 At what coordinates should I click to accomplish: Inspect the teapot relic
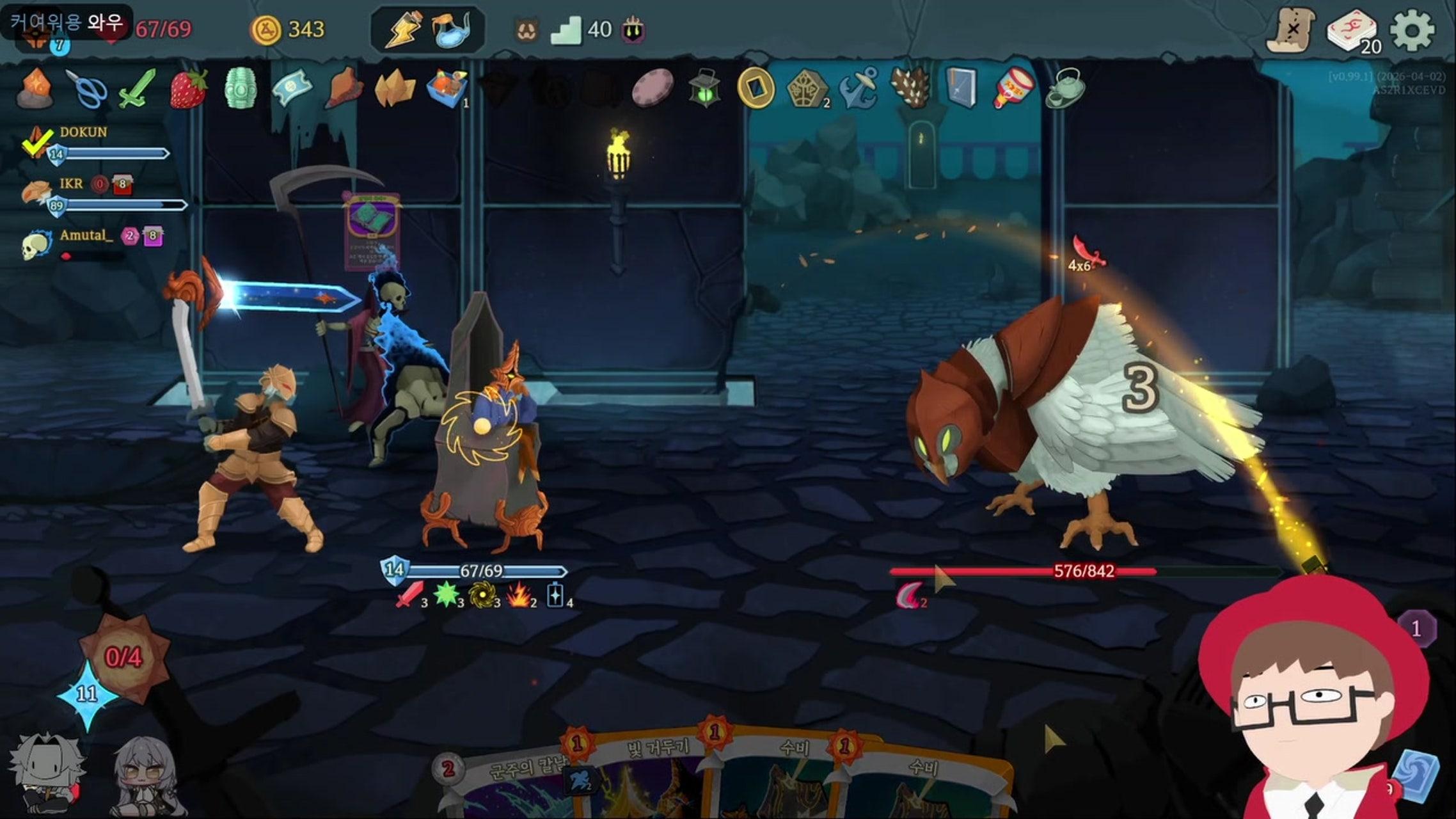point(1065,88)
